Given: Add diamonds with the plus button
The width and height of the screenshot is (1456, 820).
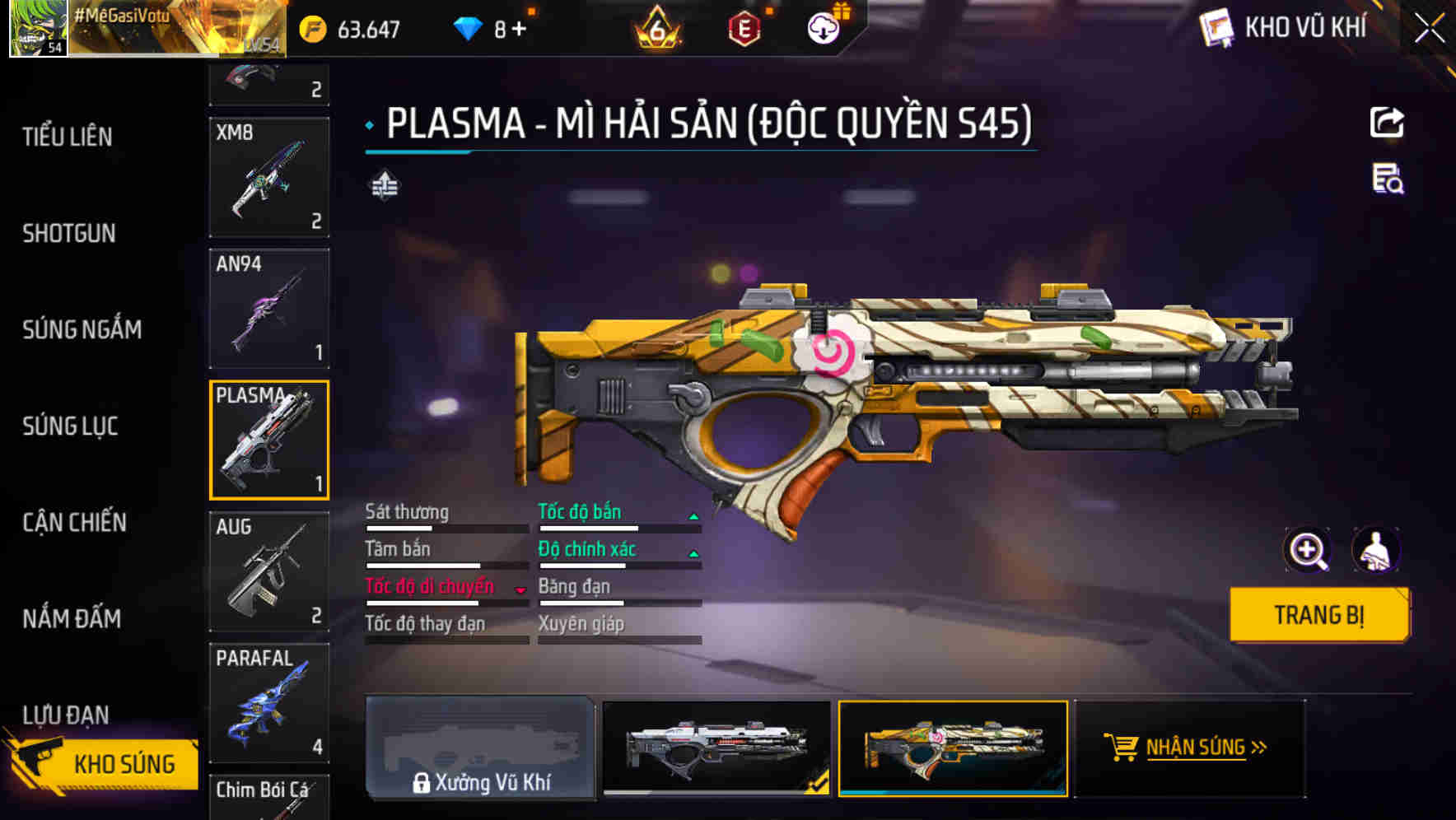Looking at the screenshot, I should click(519, 30).
